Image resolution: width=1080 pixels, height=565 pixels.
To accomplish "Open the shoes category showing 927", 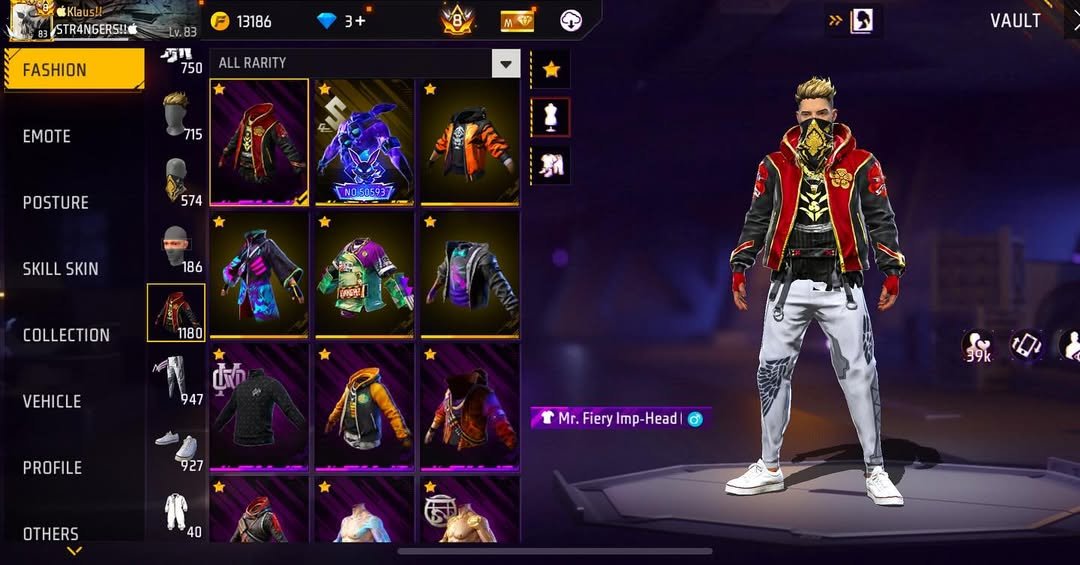I will [176, 447].
